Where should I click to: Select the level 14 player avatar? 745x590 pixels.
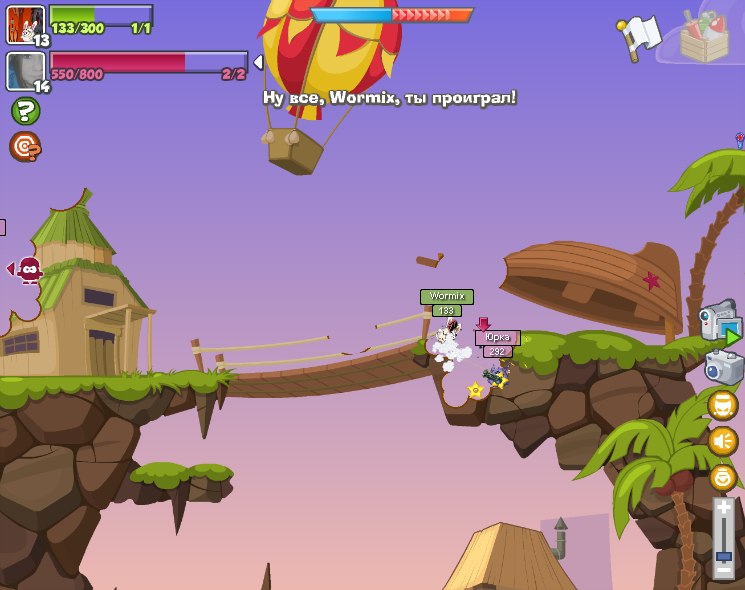[x=23, y=71]
